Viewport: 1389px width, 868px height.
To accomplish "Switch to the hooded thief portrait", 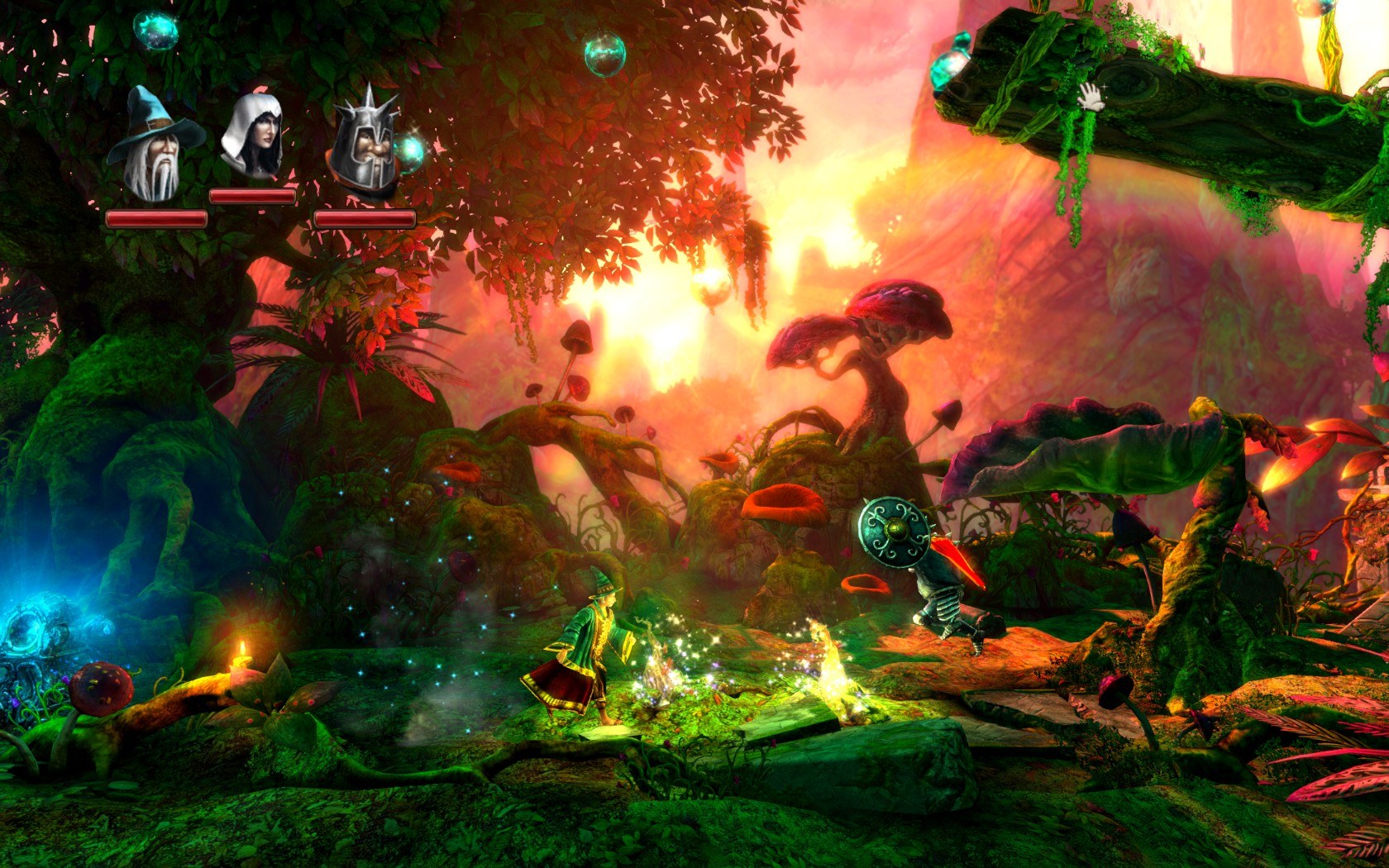I will pyautogui.click(x=254, y=134).
